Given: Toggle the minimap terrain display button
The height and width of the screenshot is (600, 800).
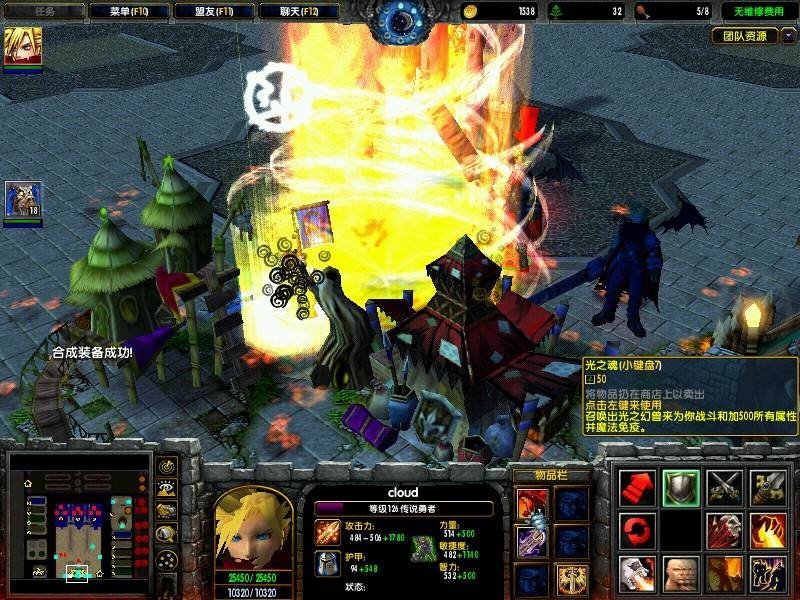Looking at the screenshot, I should [166, 488].
